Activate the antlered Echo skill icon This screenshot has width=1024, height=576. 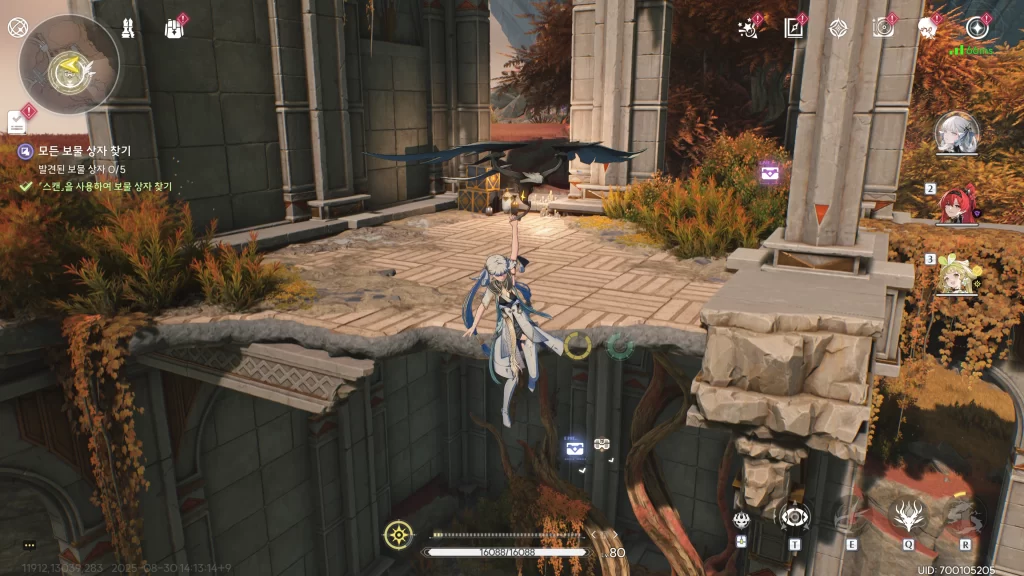point(909,516)
